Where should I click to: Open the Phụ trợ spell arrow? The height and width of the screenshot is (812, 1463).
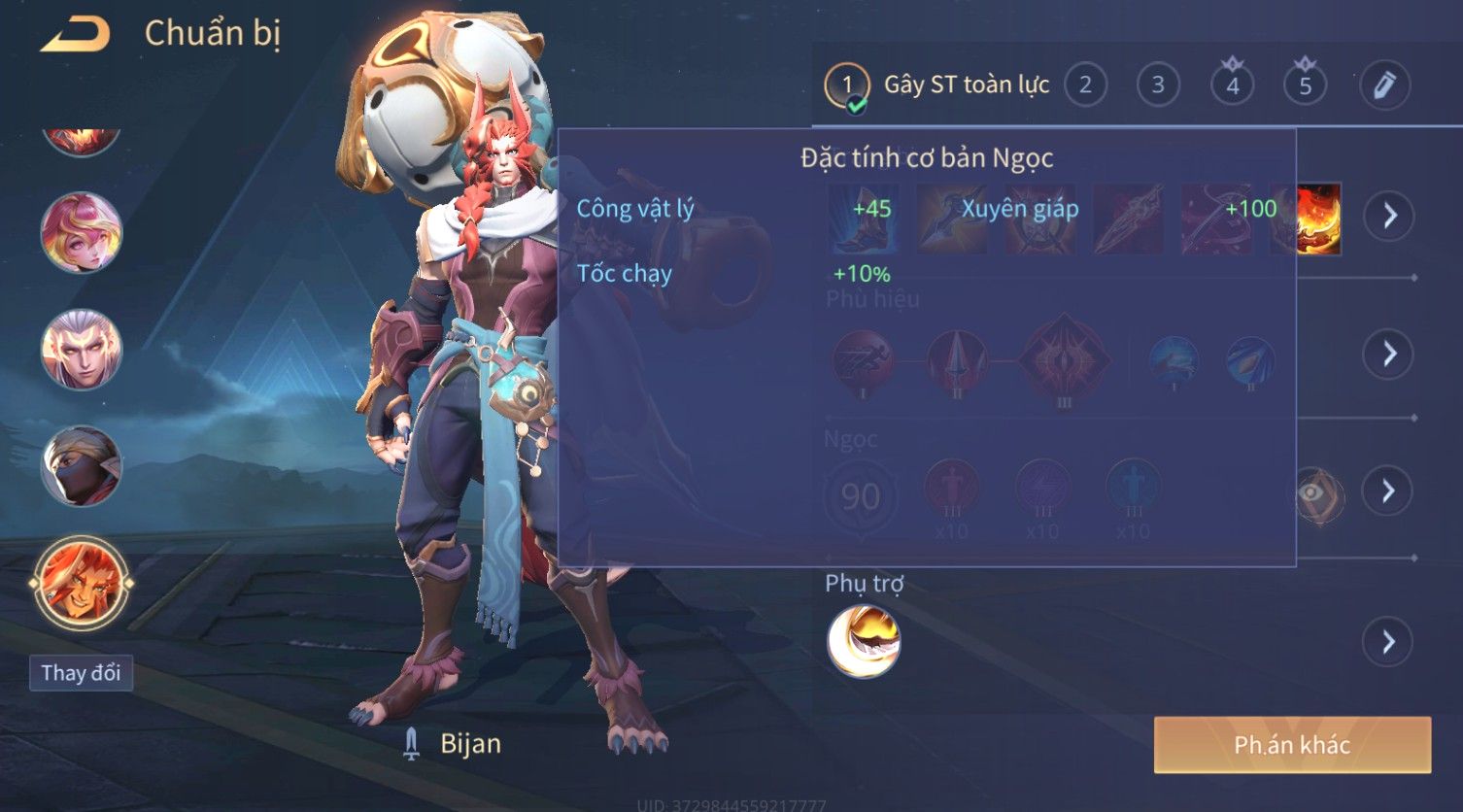coord(1389,642)
